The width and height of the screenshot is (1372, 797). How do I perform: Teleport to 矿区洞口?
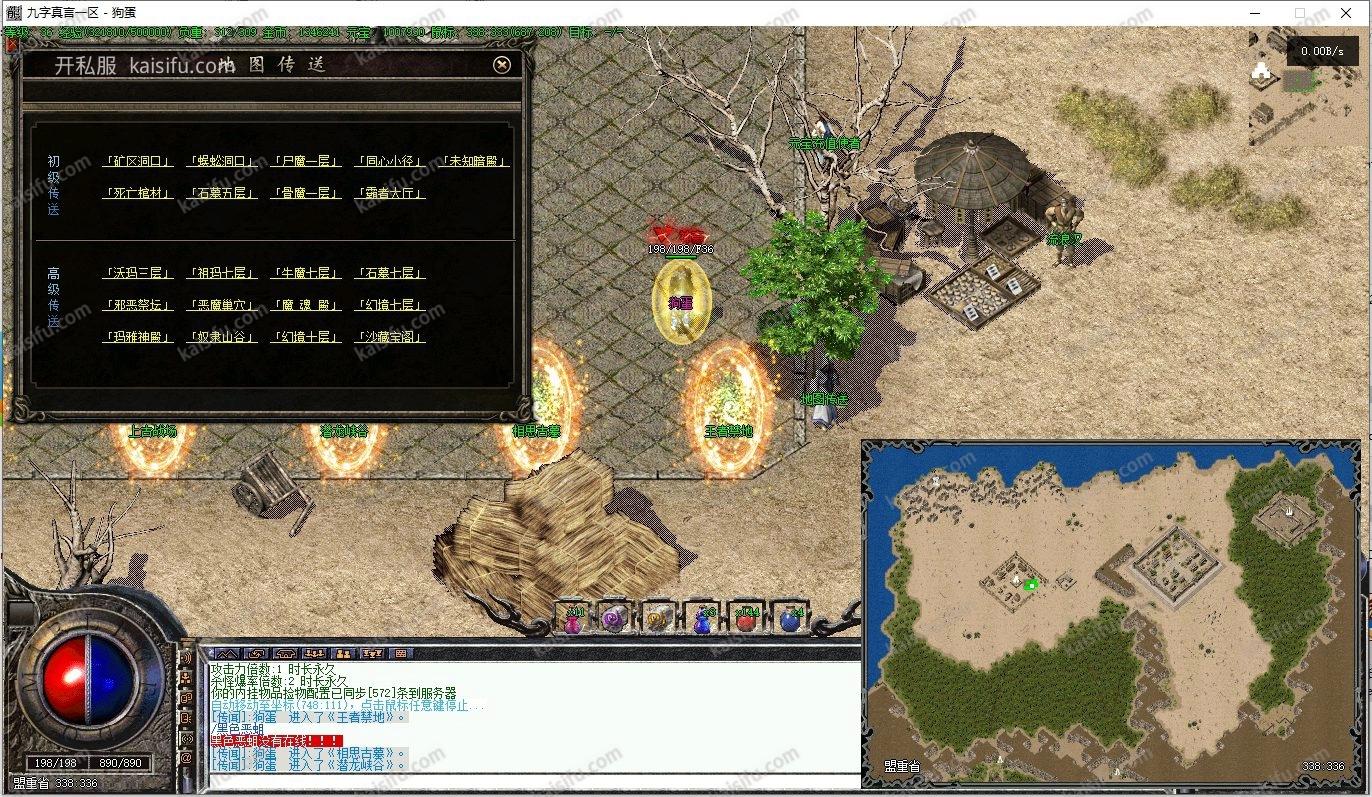coord(138,161)
